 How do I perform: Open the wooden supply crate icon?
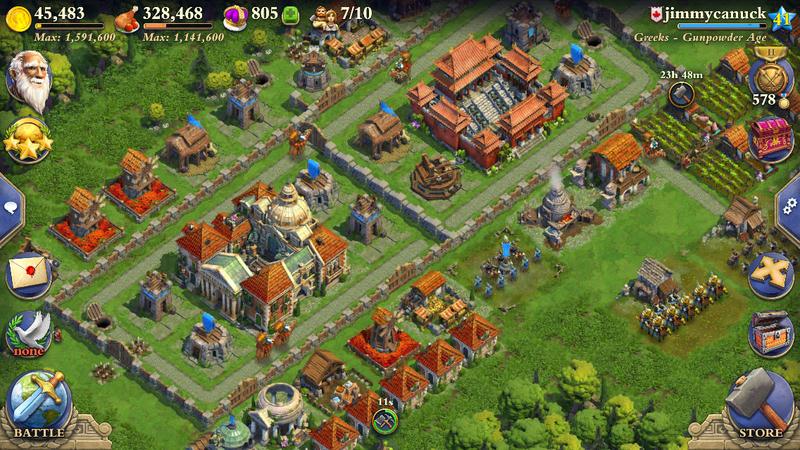(x=770, y=331)
